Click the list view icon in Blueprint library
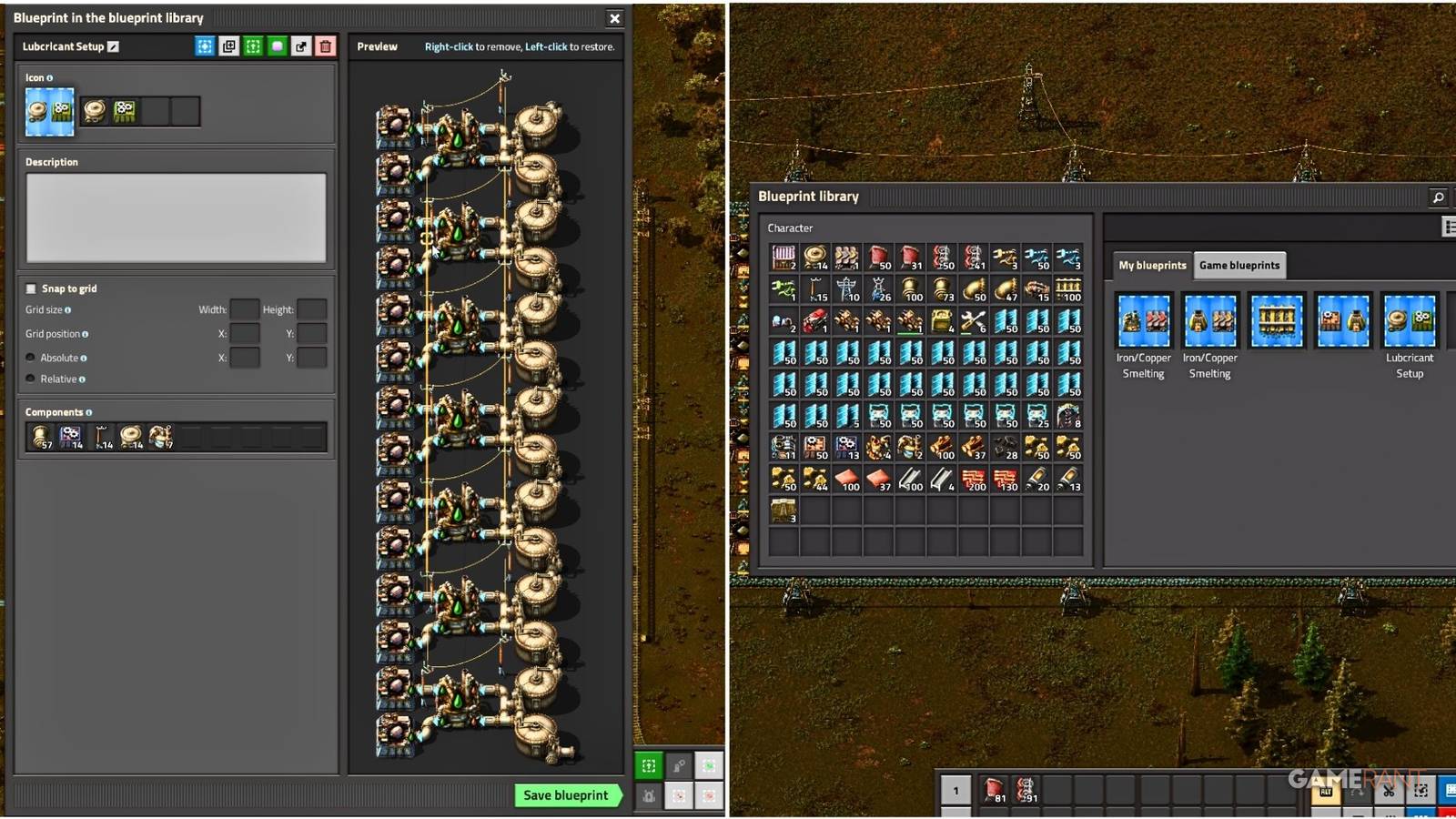 click(1447, 225)
